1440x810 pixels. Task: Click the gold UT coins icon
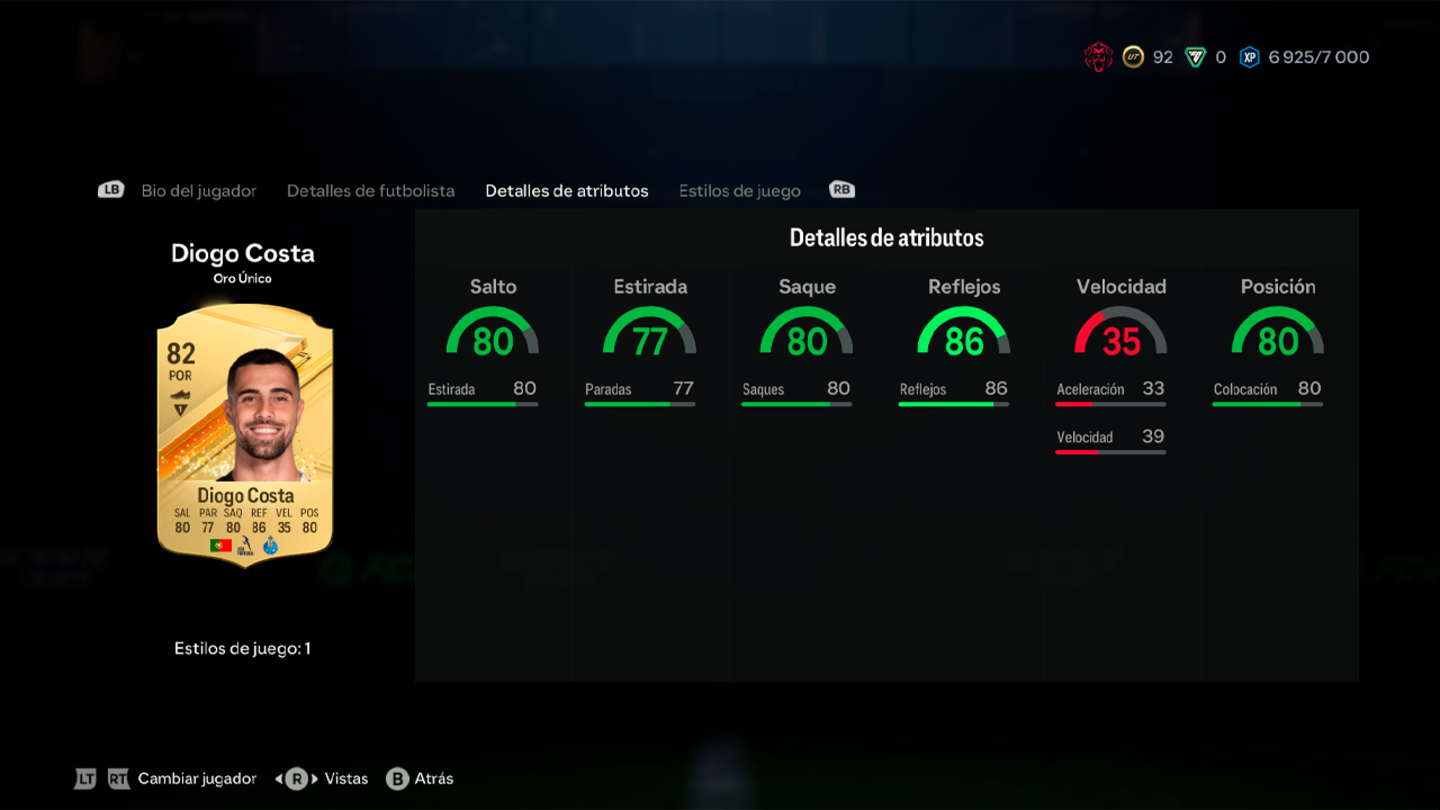coord(1132,57)
